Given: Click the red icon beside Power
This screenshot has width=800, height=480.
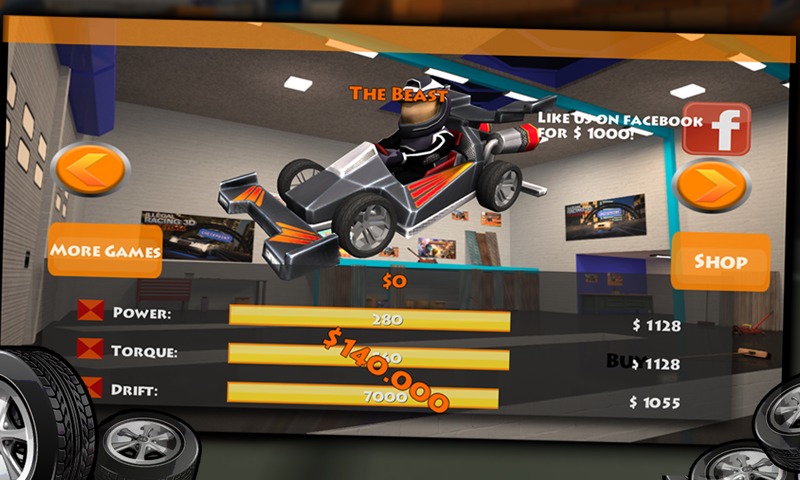Looking at the screenshot, I should 90,311.
